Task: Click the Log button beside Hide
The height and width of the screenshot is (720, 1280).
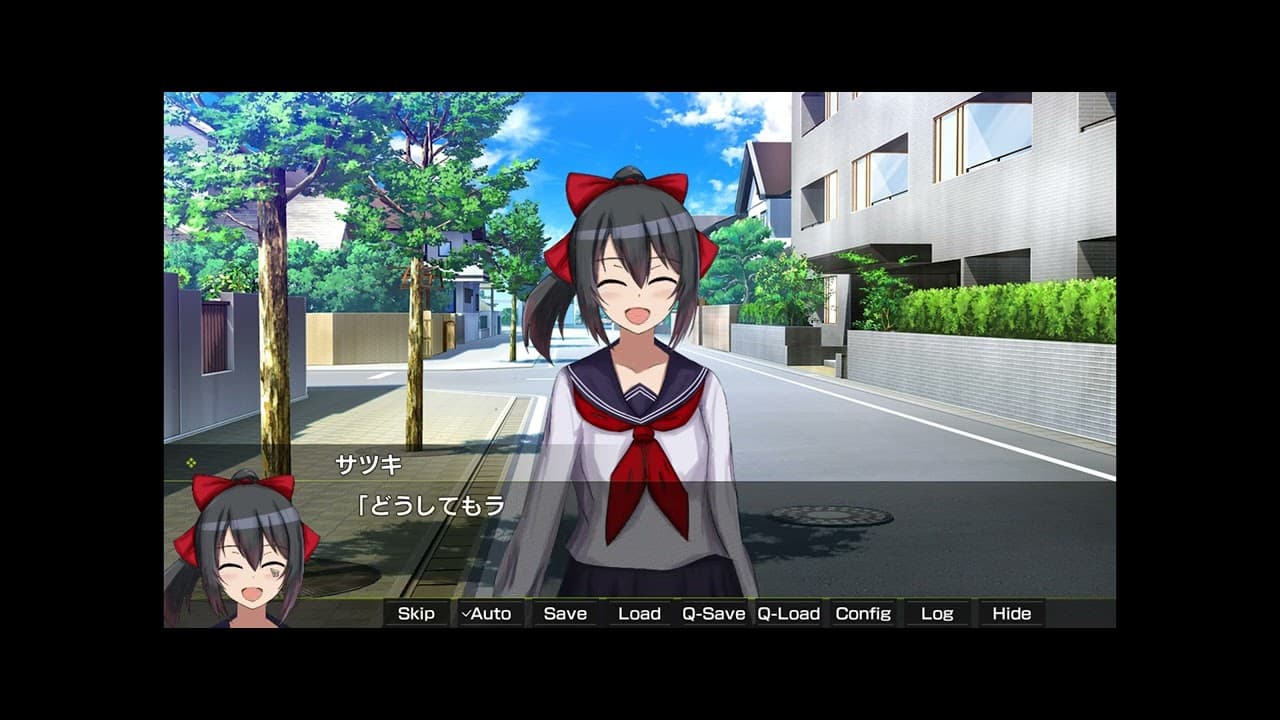Action: tap(937, 613)
